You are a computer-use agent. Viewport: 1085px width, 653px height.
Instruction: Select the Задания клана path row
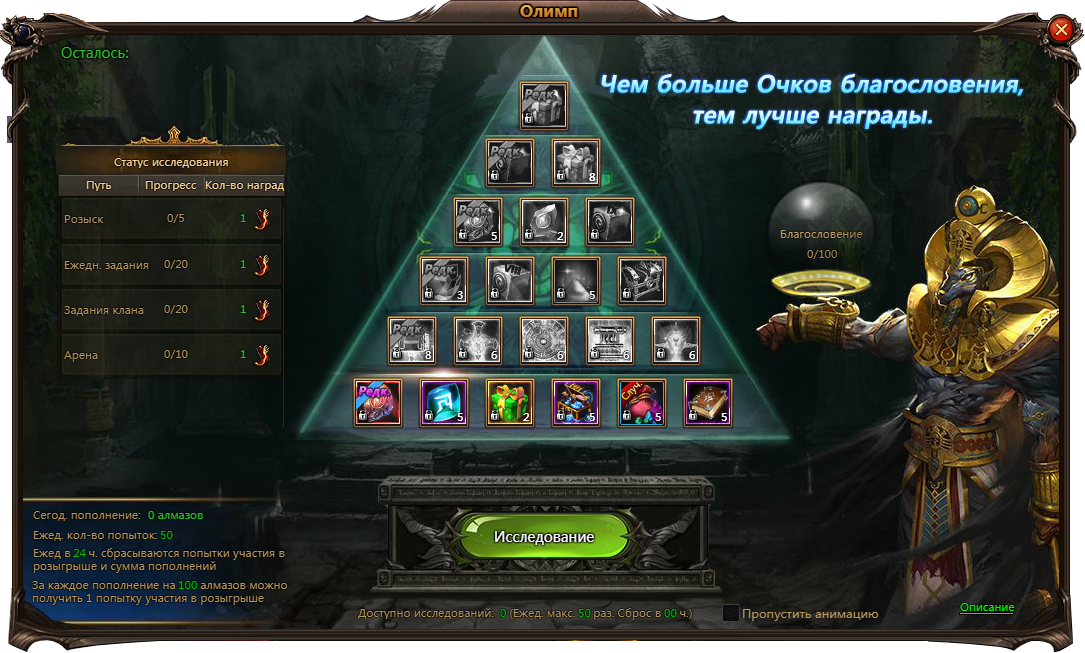pos(172,310)
